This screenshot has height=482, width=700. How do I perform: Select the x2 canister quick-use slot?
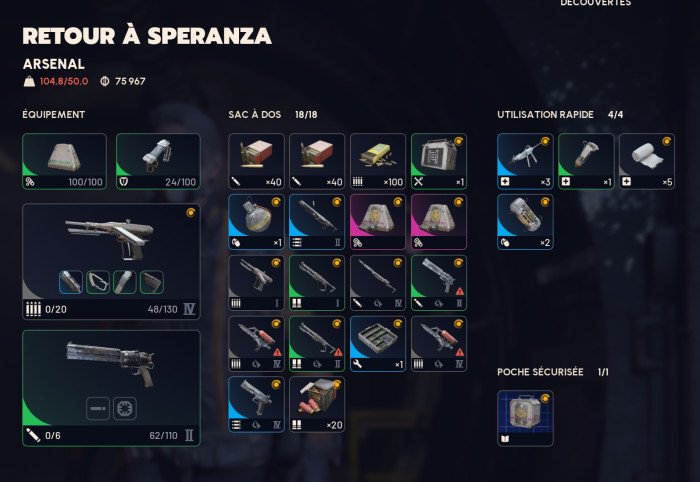pos(525,221)
